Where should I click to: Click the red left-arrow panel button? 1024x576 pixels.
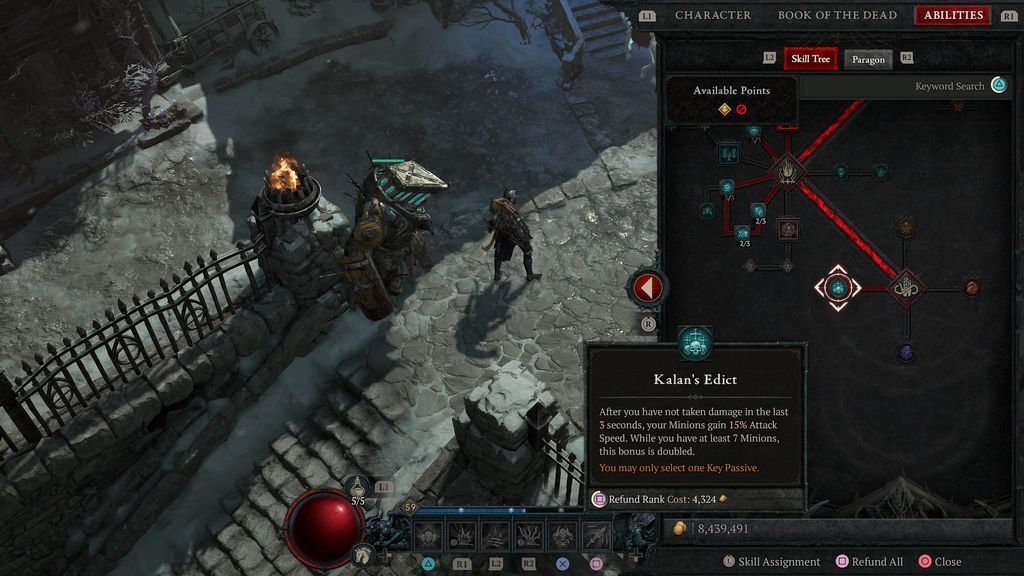[x=647, y=288]
